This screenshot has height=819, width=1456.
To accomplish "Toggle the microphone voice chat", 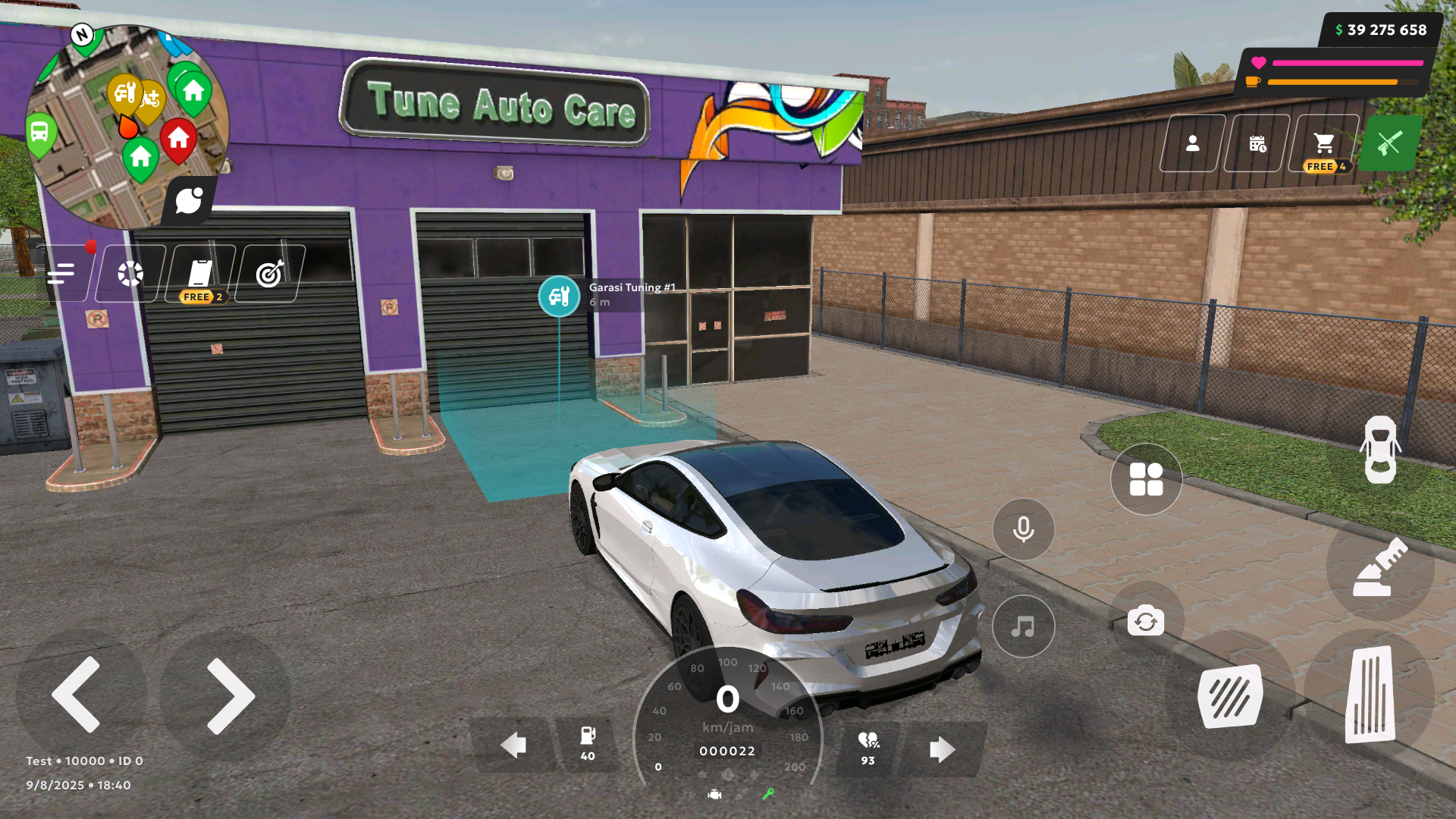I will (x=1023, y=529).
